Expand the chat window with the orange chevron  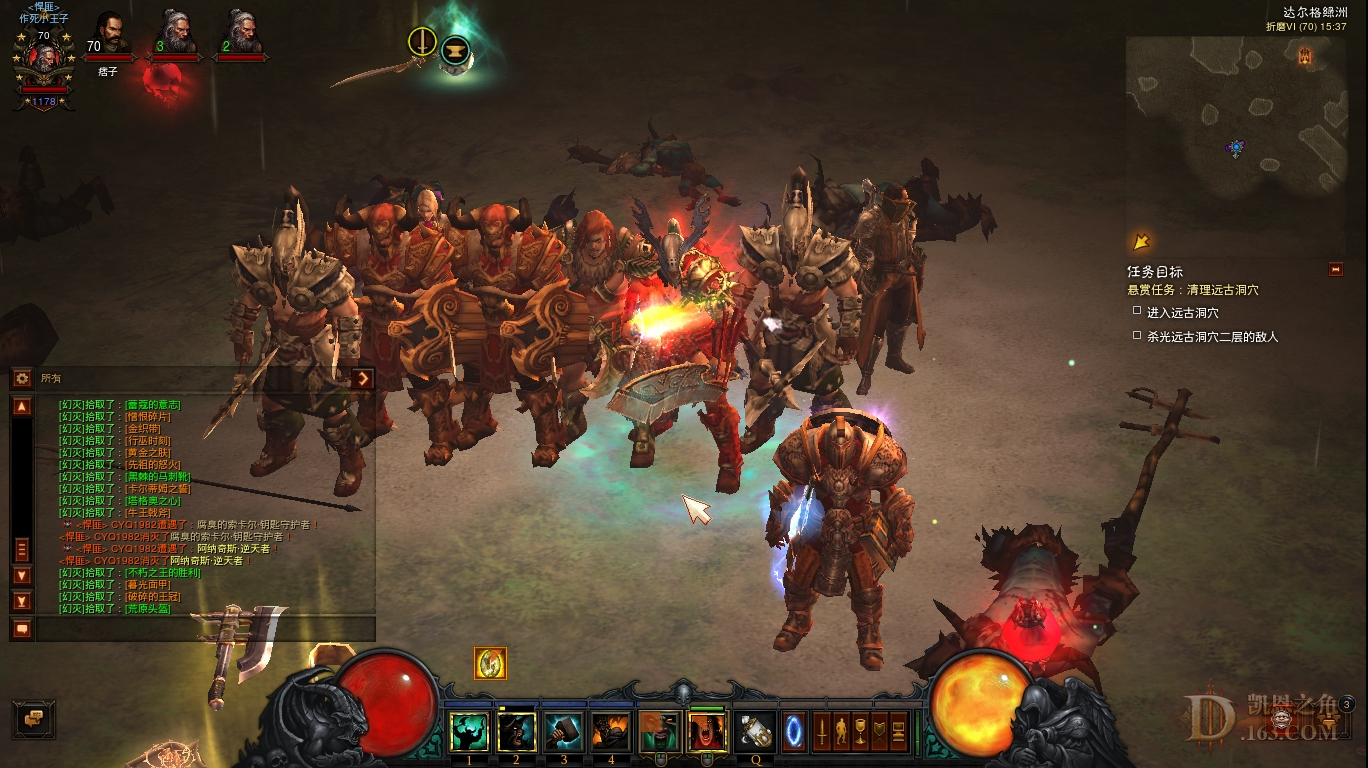(363, 377)
